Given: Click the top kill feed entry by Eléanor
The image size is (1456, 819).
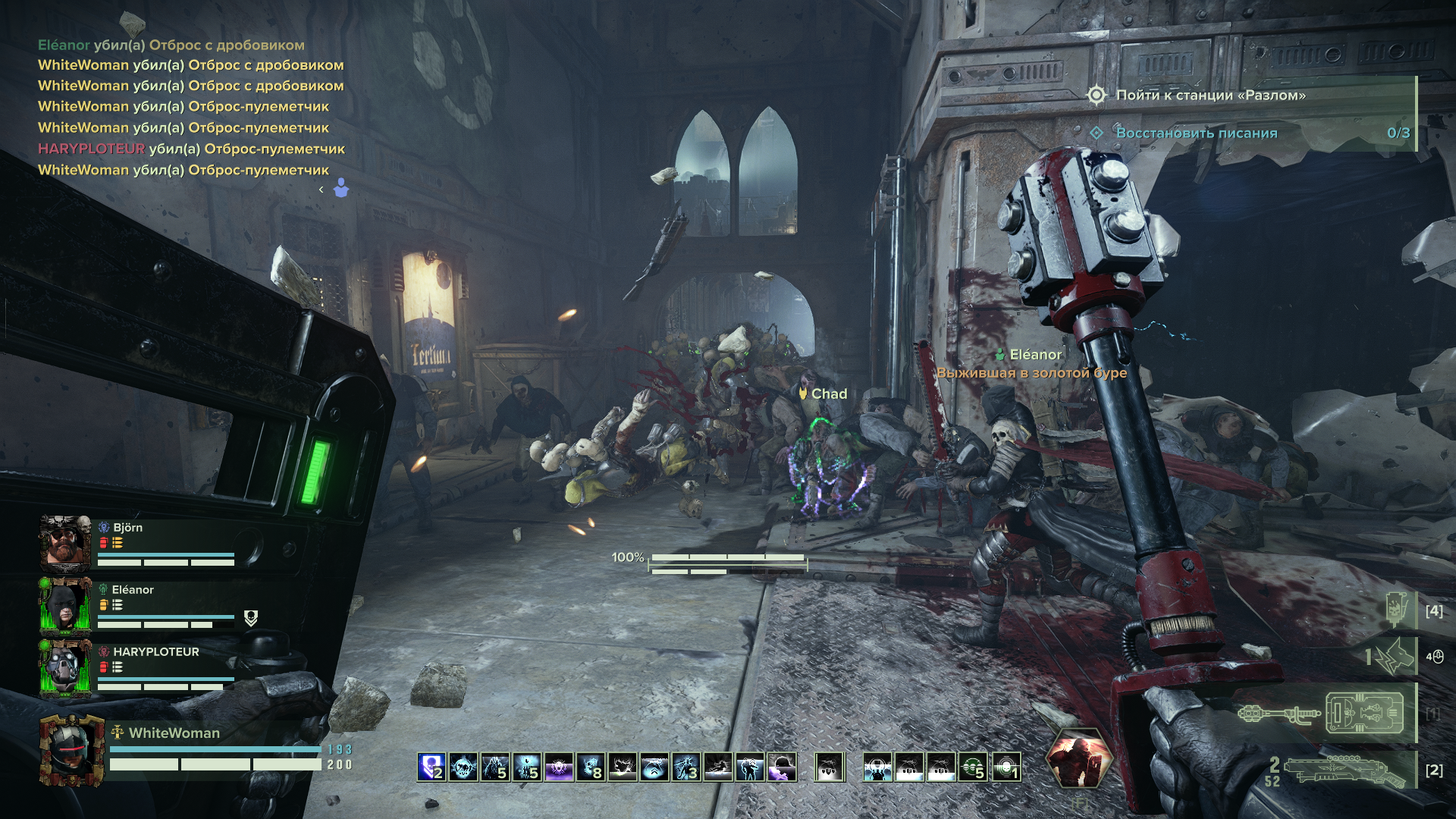Looking at the screenshot, I should pos(171,45).
